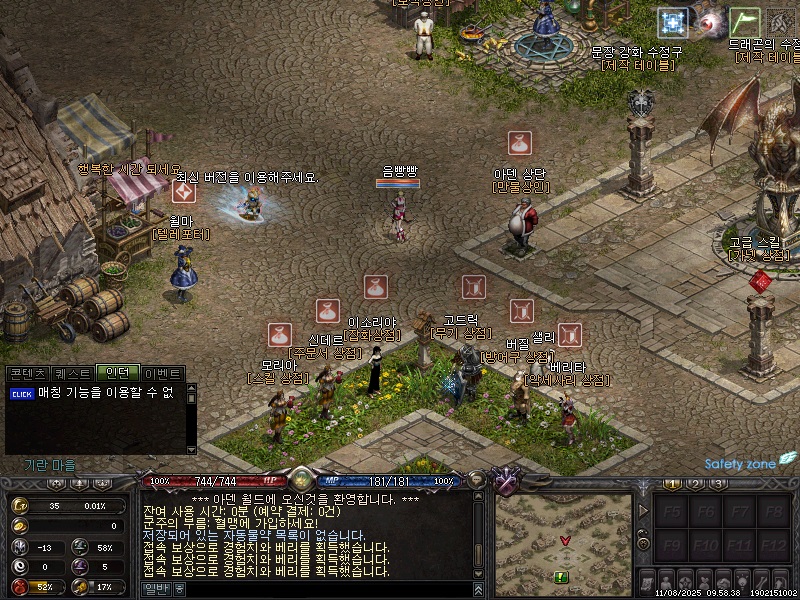This screenshot has width=800, height=600.
Task: Open the crossed swords emblem button
Action: click(507, 482)
